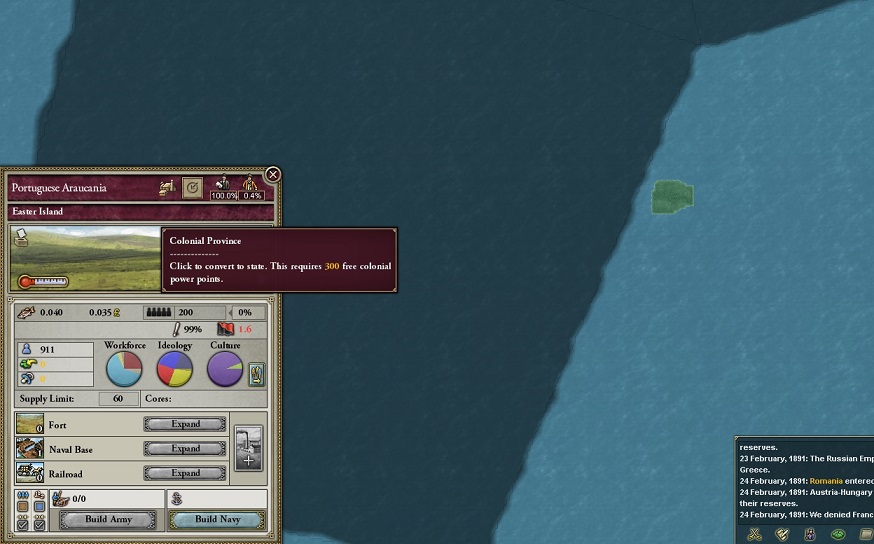Expand the Naval Base
The width and height of the screenshot is (874, 544).
coord(185,449)
